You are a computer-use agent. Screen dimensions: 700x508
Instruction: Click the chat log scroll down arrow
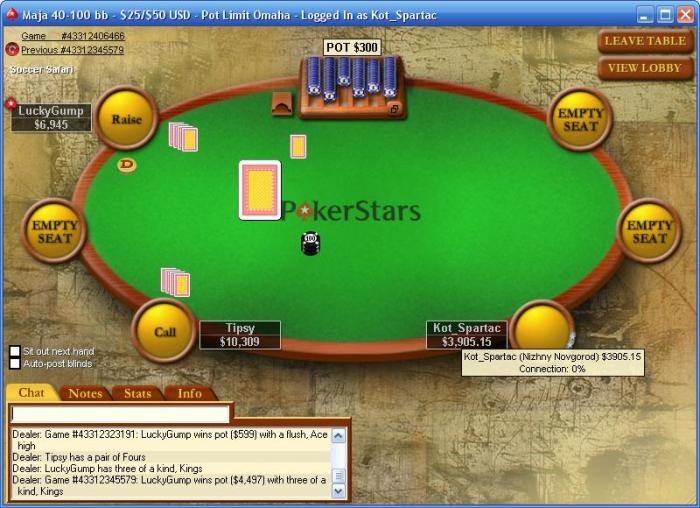[x=339, y=491]
